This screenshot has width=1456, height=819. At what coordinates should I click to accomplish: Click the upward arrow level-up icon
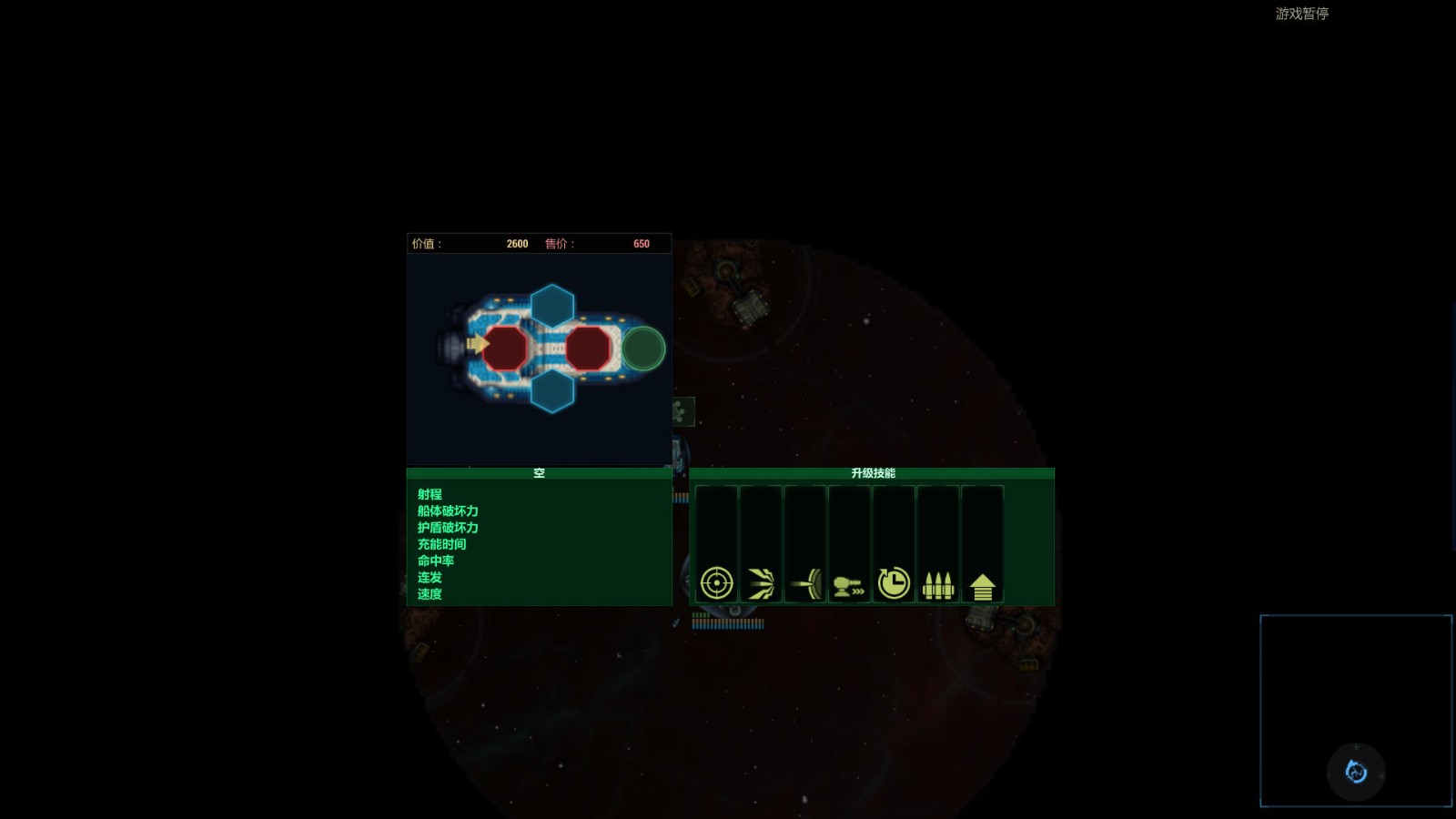click(x=982, y=585)
